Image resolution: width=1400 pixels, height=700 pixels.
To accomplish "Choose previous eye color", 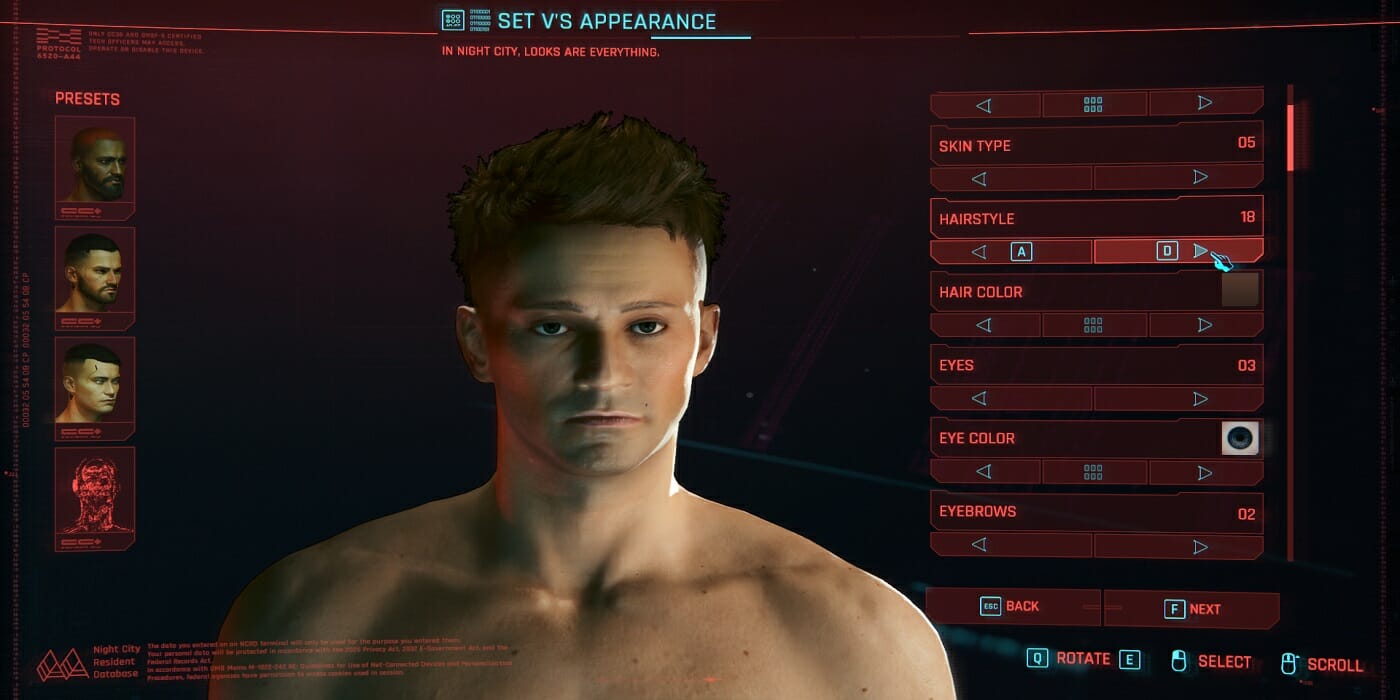I will (985, 472).
